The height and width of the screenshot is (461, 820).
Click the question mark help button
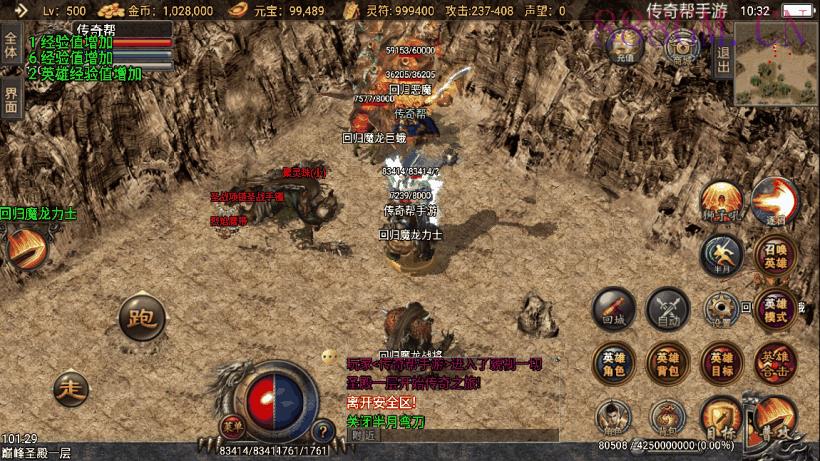coord(322,432)
